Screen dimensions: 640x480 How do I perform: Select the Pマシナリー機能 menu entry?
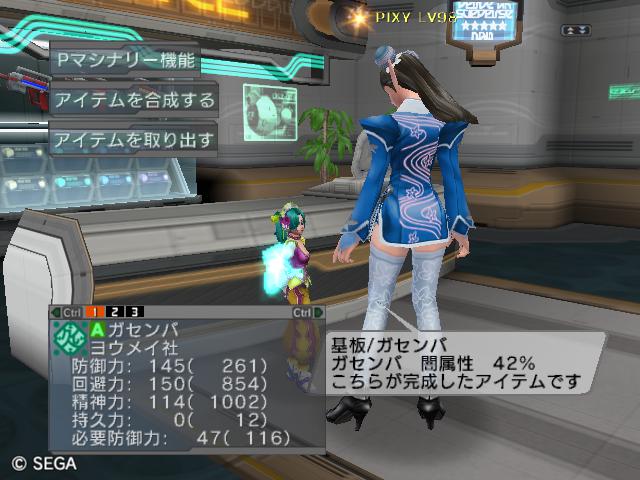point(123,59)
